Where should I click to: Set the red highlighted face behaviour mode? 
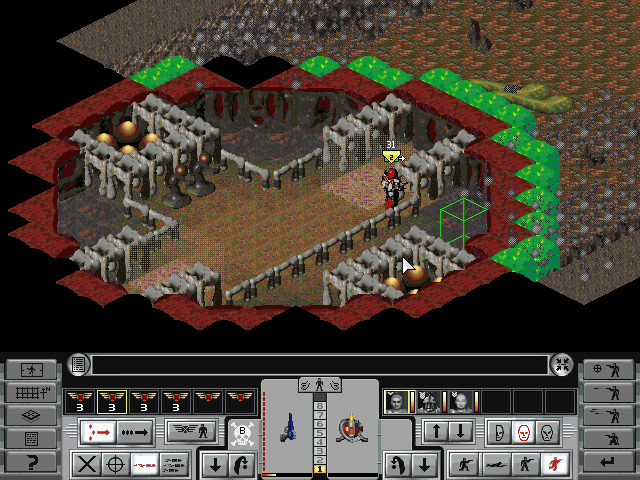click(523, 432)
